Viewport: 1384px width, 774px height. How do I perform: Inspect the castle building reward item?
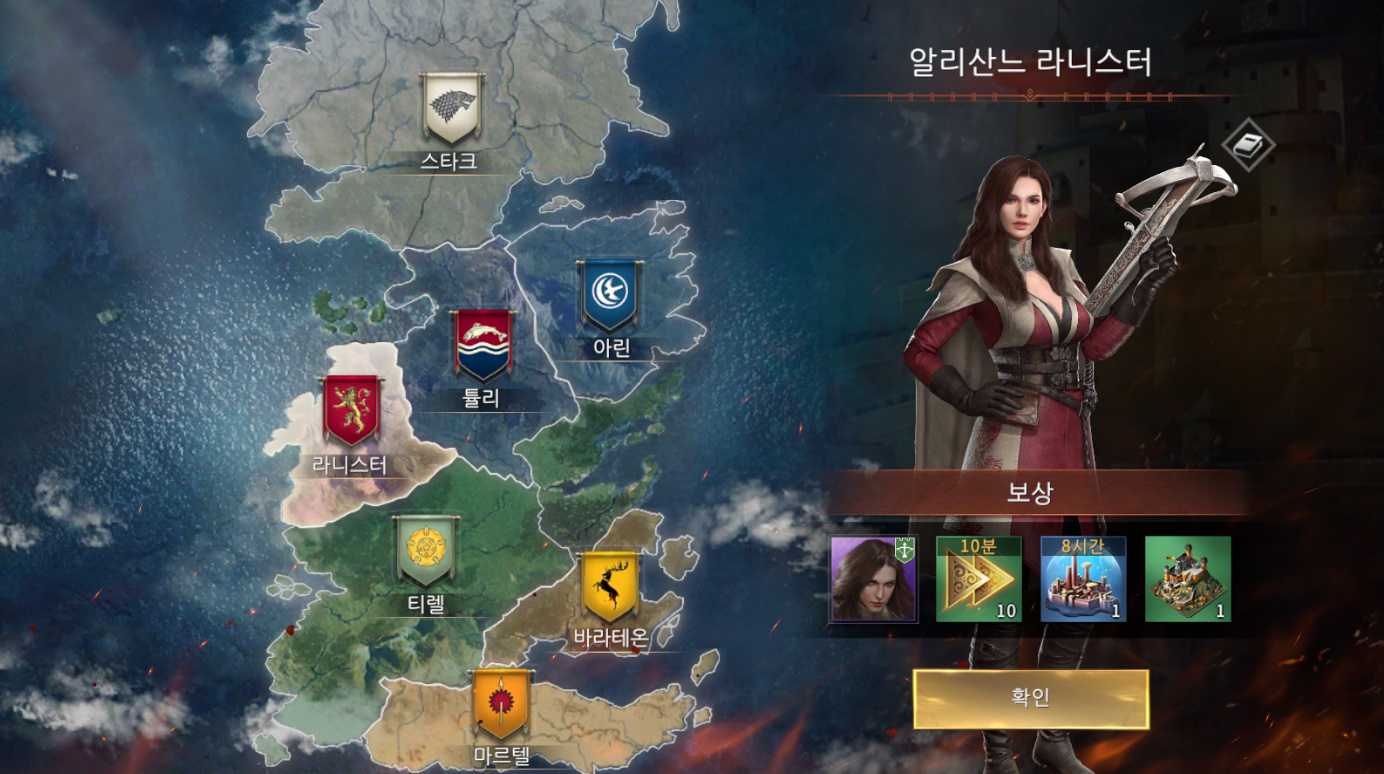(x=1187, y=579)
